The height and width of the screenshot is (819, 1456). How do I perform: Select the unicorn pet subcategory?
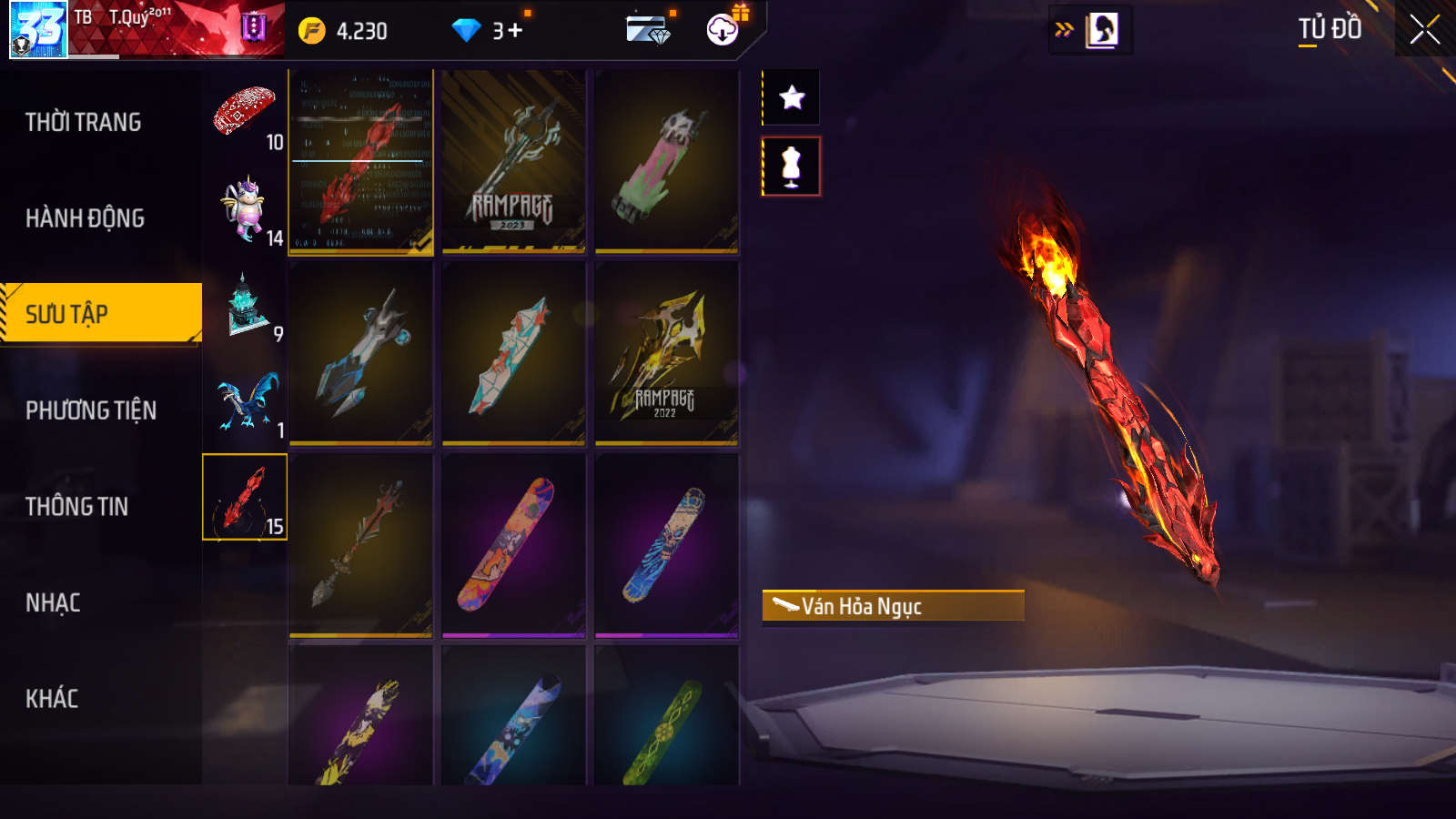click(x=244, y=209)
